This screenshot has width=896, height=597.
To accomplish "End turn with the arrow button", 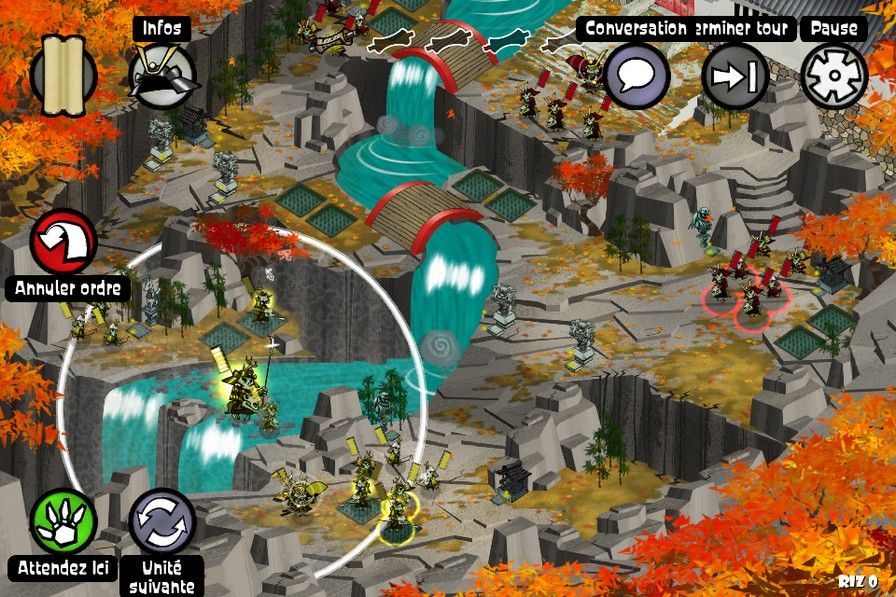I will tap(735, 76).
